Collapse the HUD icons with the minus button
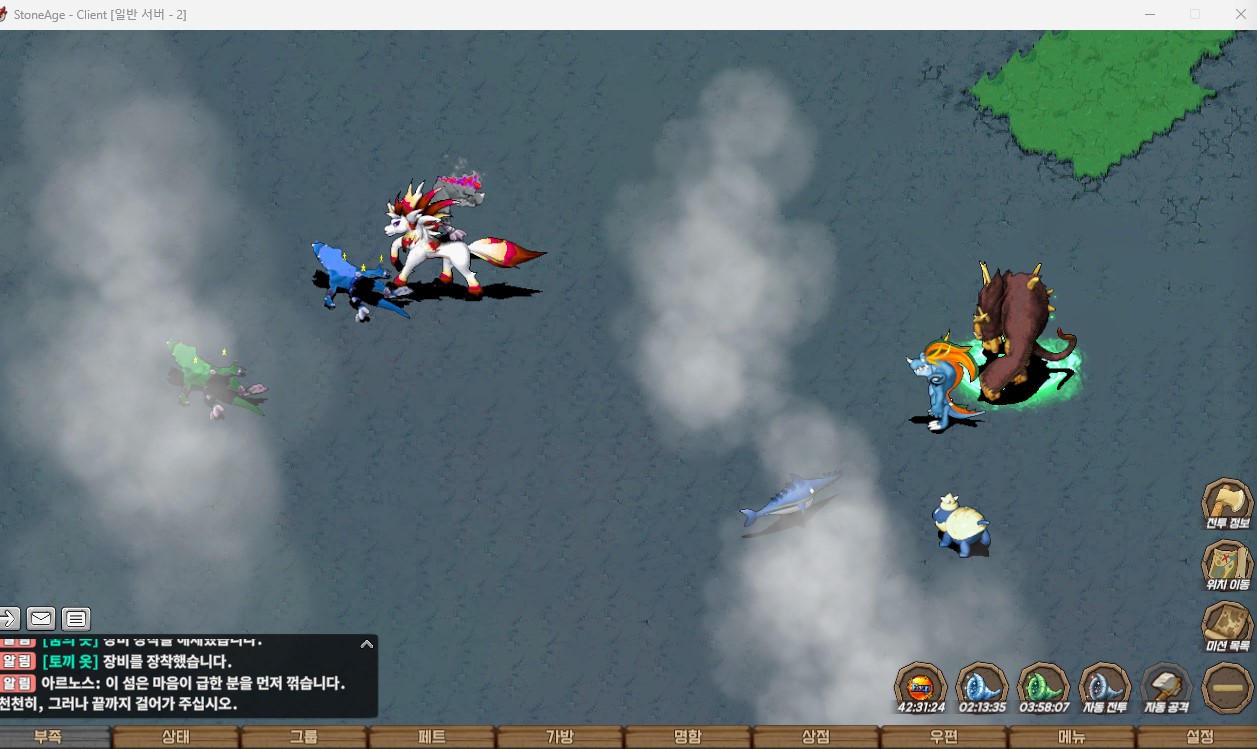1257x749 pixels. point(1227,688)
